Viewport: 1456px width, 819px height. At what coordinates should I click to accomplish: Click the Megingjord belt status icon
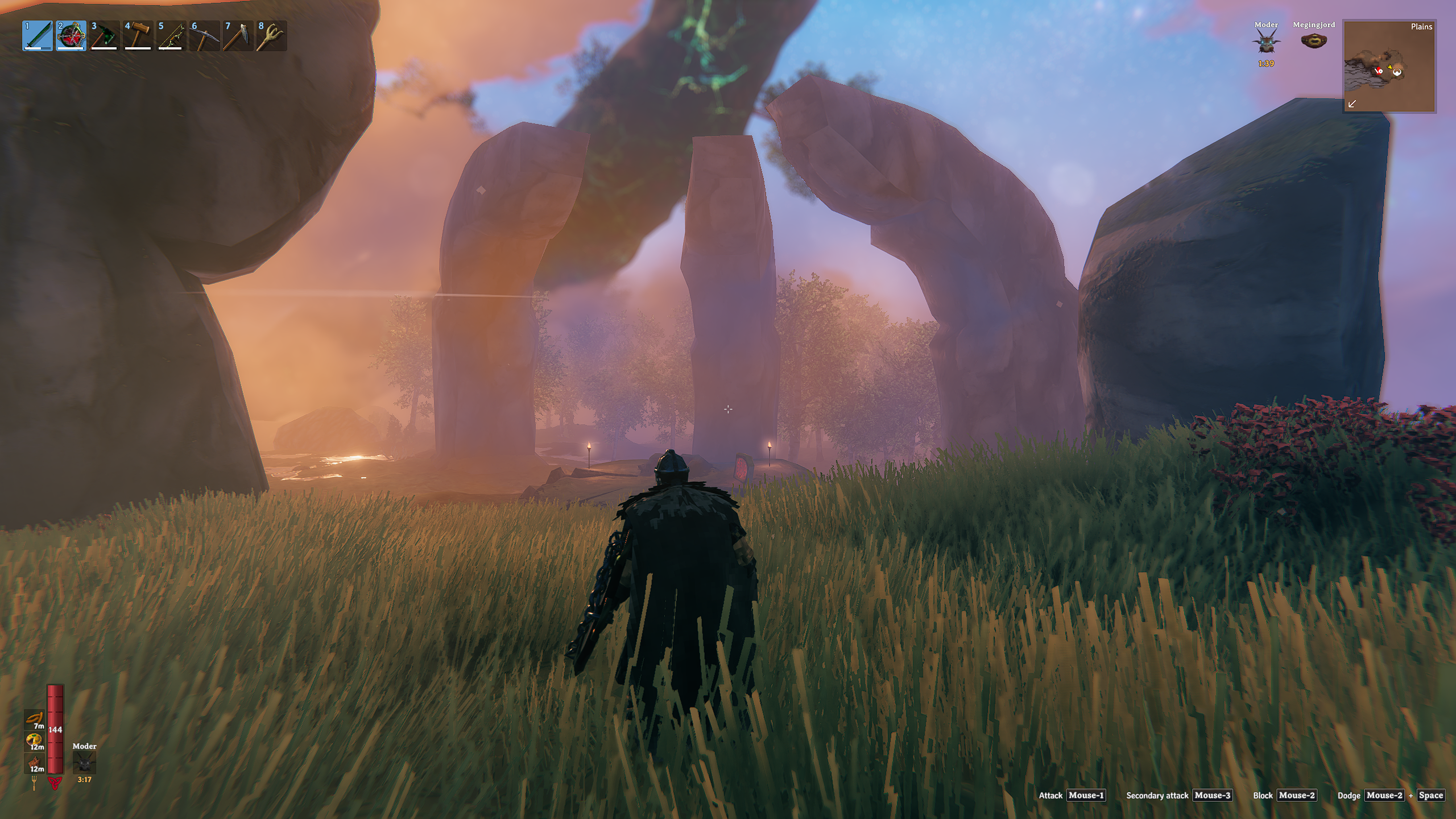pyautogui.click(x=1314, y=41)
